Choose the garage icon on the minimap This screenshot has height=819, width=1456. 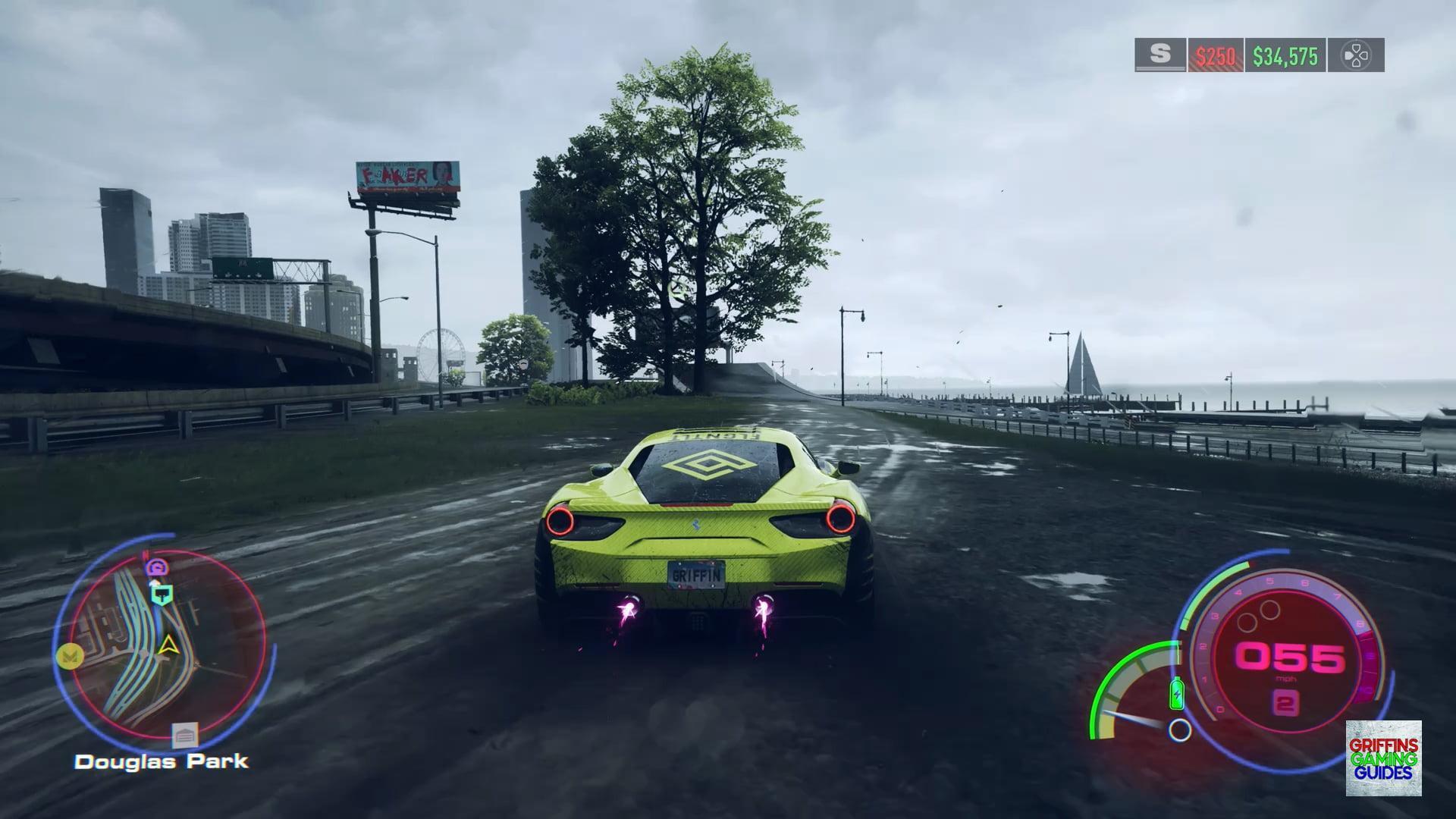point(184,734)
